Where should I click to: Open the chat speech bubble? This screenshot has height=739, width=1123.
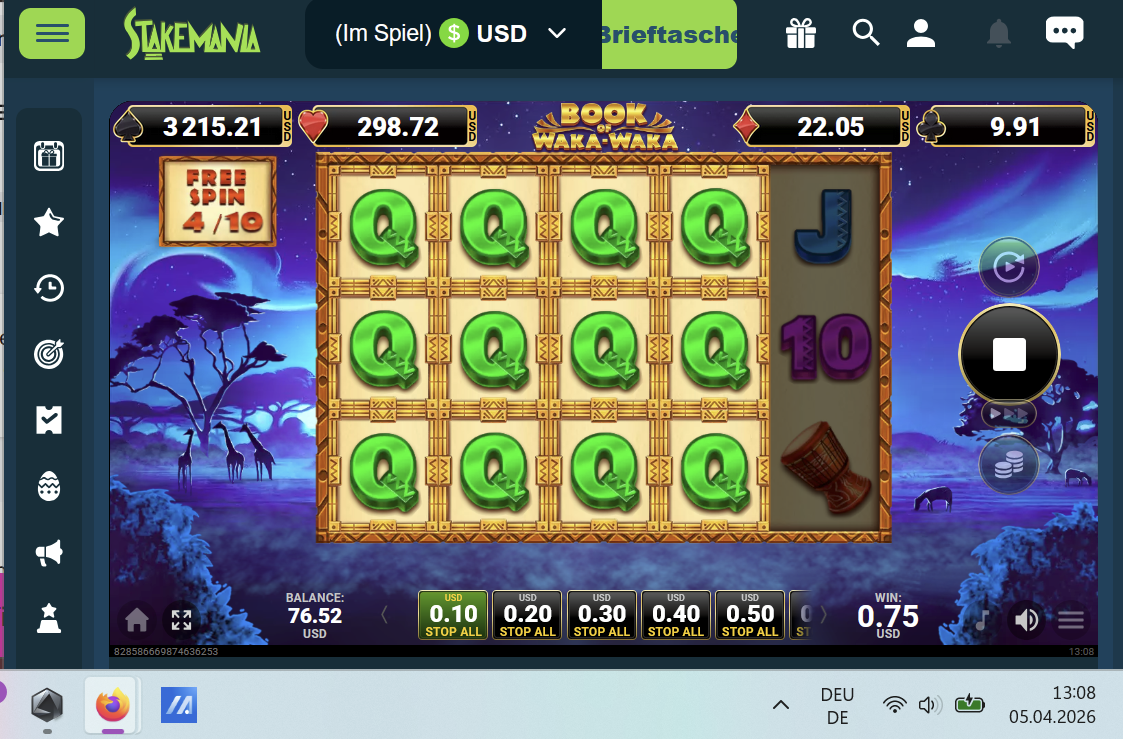pos(1064,33)
